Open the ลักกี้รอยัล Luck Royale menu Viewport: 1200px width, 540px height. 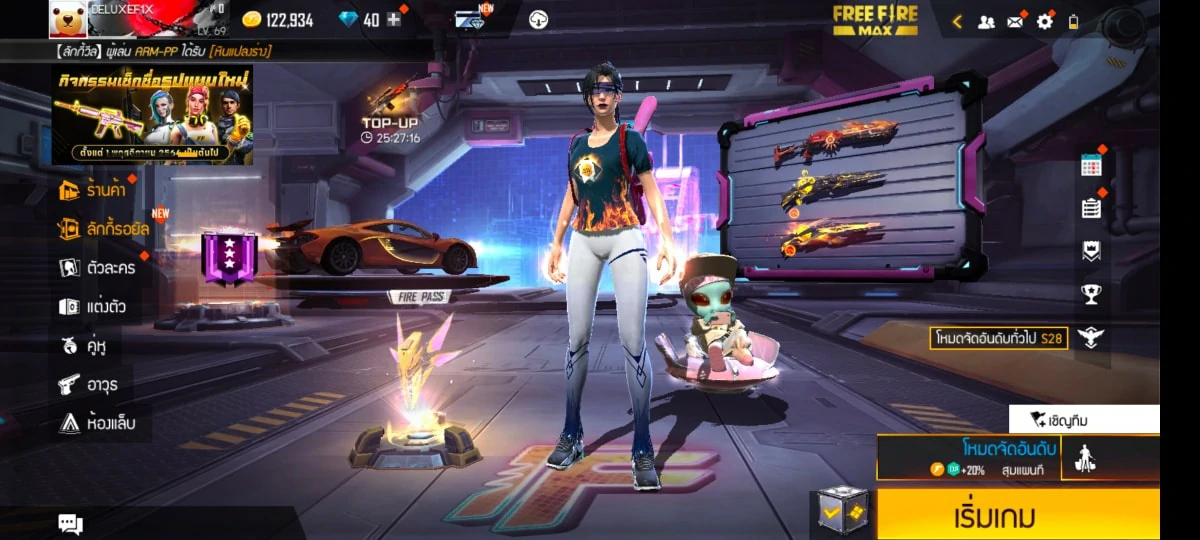point(104,229)
